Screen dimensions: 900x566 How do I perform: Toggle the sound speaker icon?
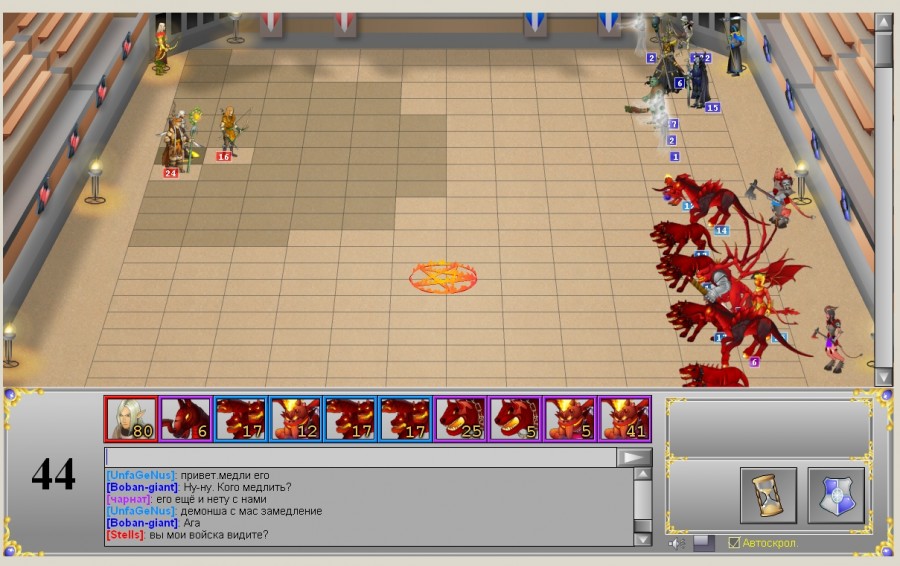point(677,543)
